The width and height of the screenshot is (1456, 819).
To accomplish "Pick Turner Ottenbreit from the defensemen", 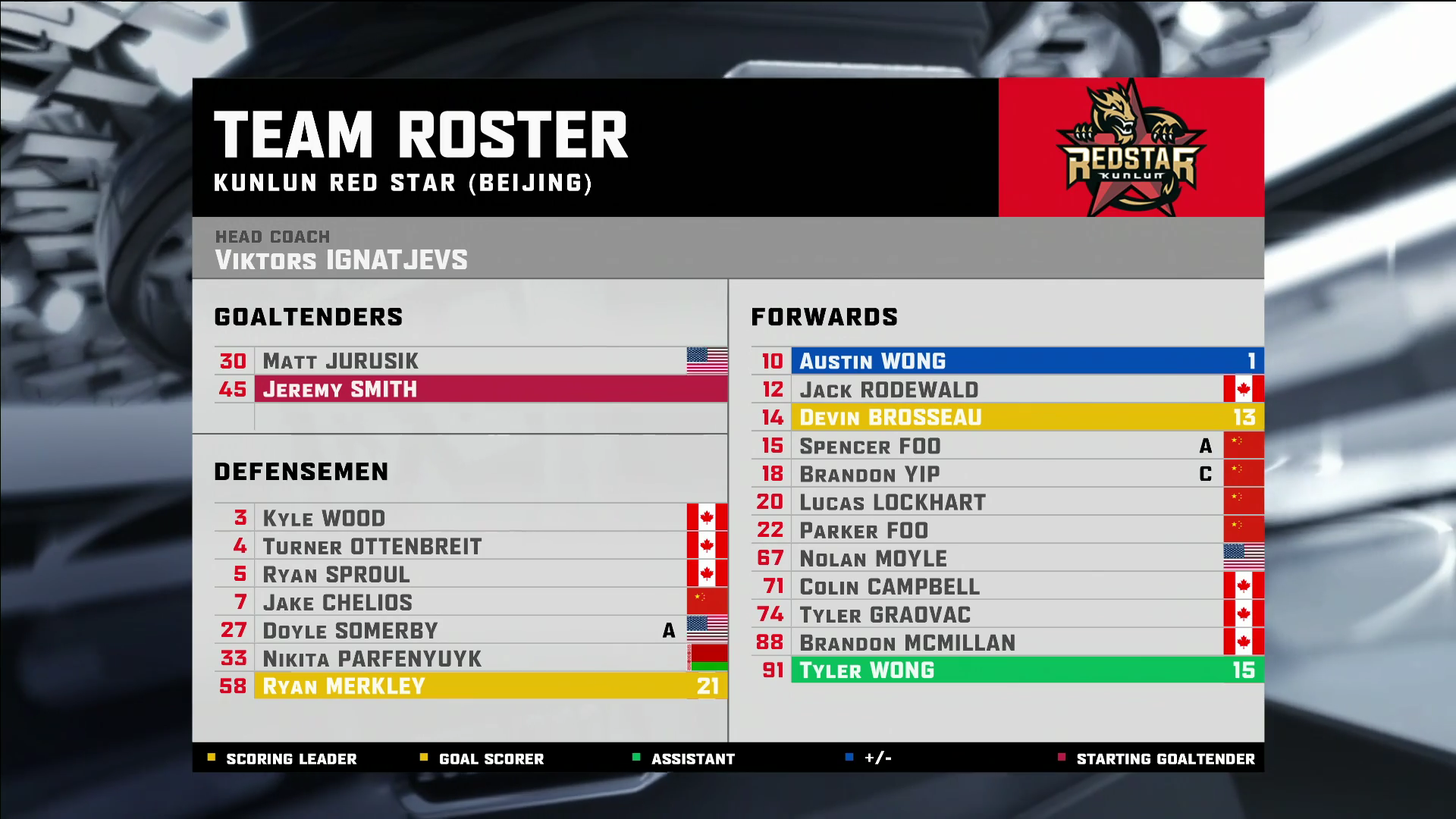I will click(470, 546).
